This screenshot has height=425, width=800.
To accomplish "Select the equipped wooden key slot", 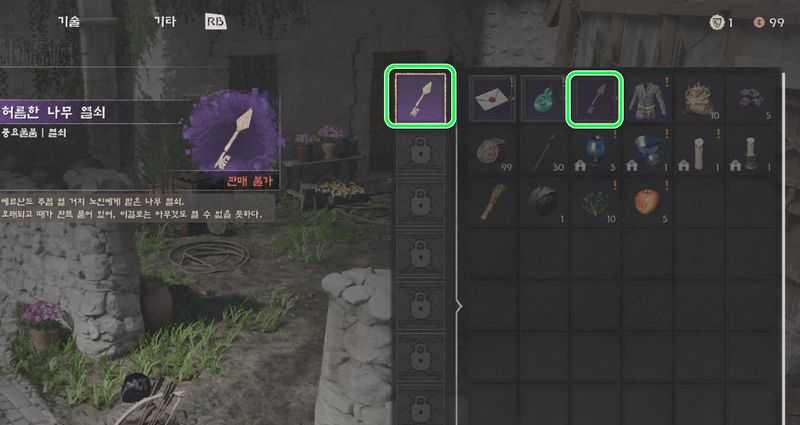I will point(423,97).
